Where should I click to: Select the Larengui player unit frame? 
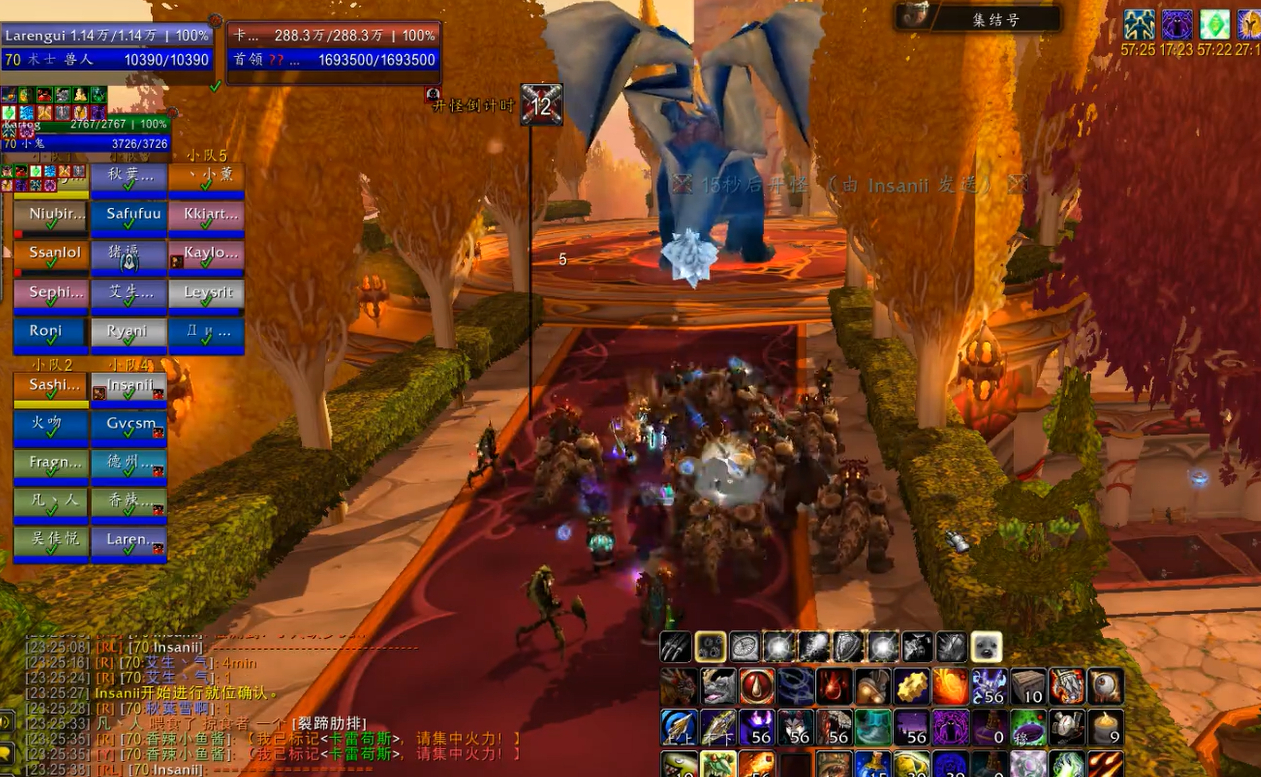pos(107,47)
